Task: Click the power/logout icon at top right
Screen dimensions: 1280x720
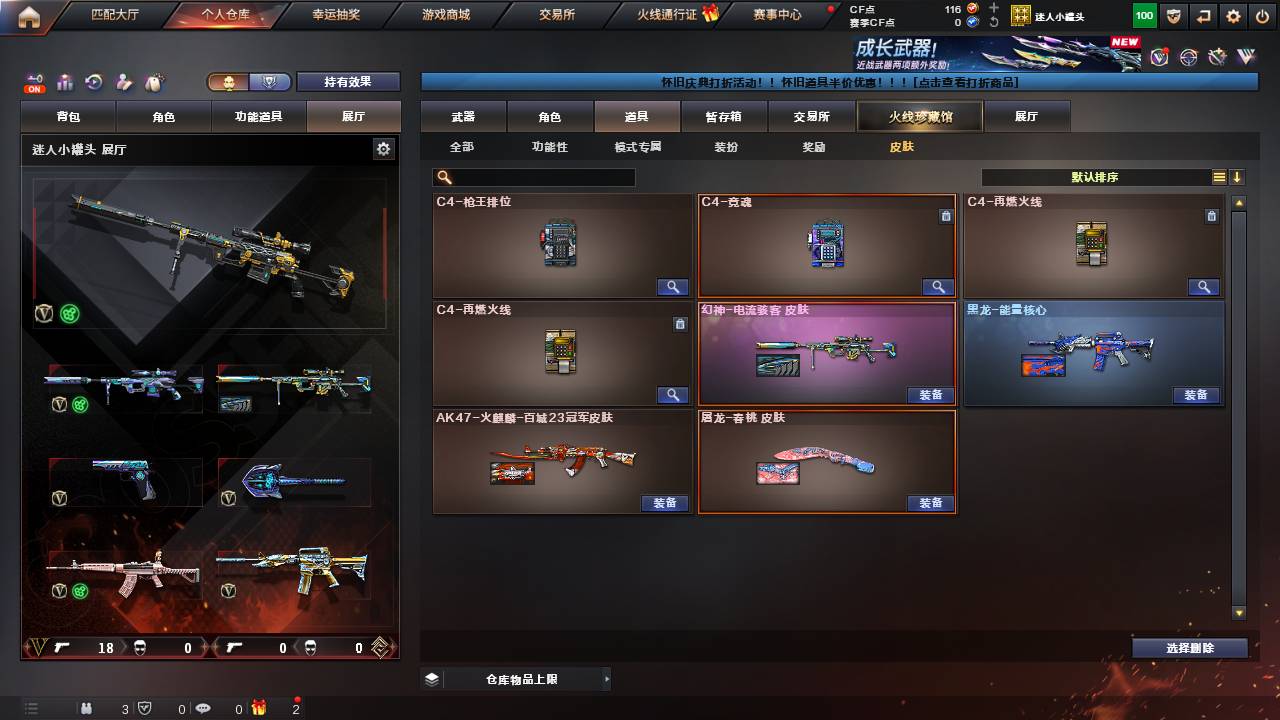Action: (x=1261, y=16)
